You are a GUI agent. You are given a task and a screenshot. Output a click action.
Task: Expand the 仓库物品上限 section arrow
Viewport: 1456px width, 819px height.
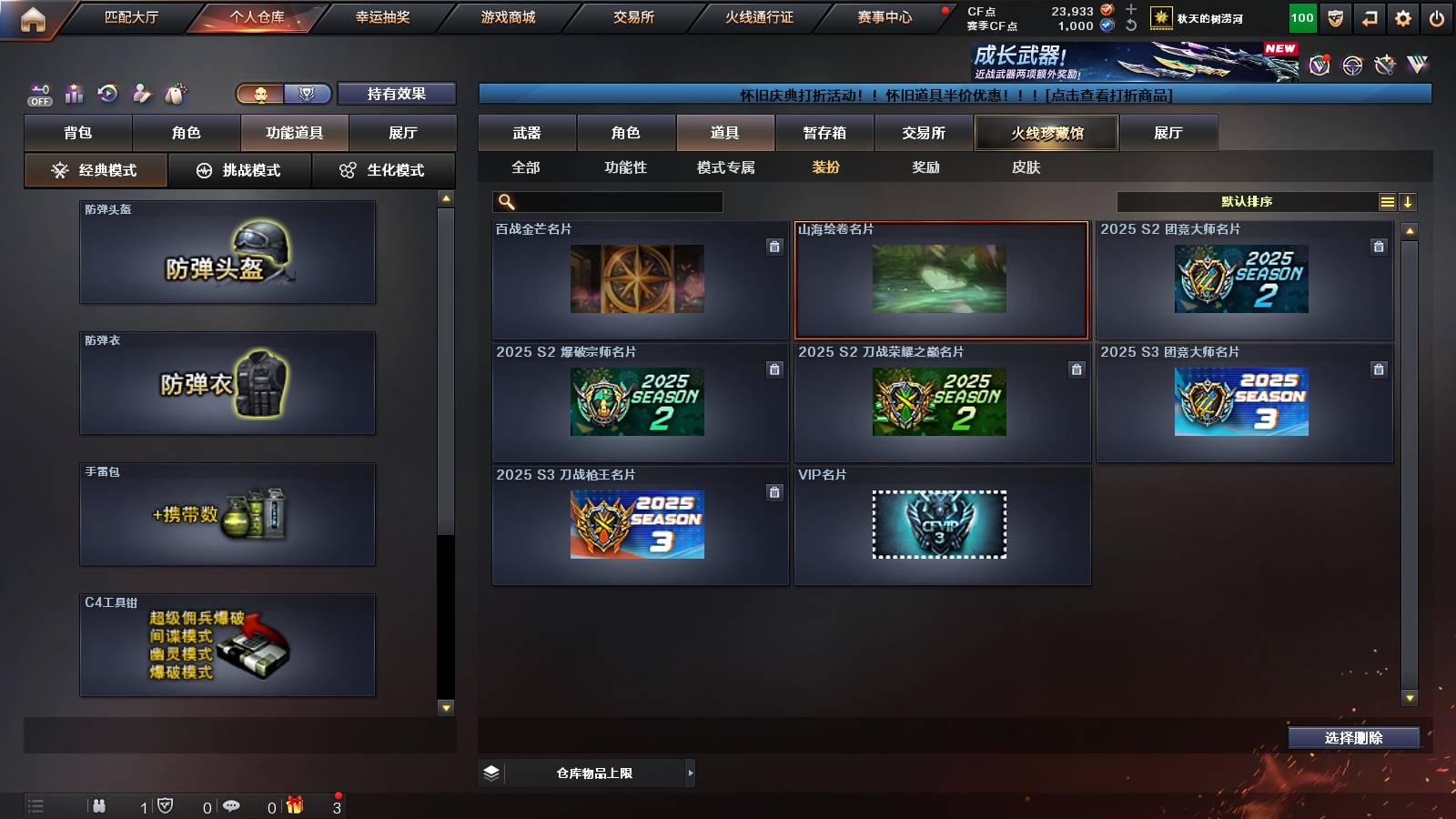689,773
